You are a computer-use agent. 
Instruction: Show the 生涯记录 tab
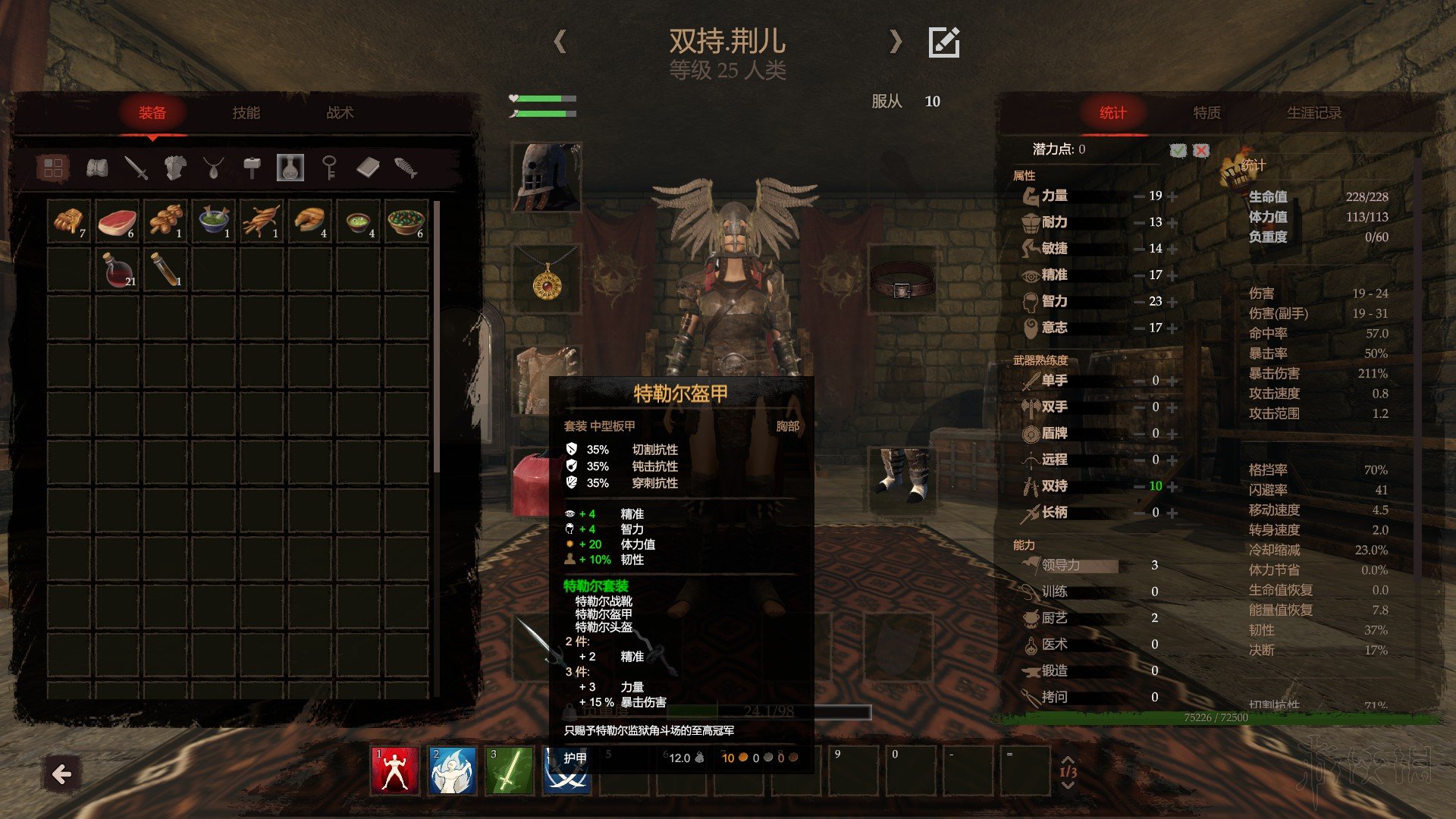[1313, 113]
